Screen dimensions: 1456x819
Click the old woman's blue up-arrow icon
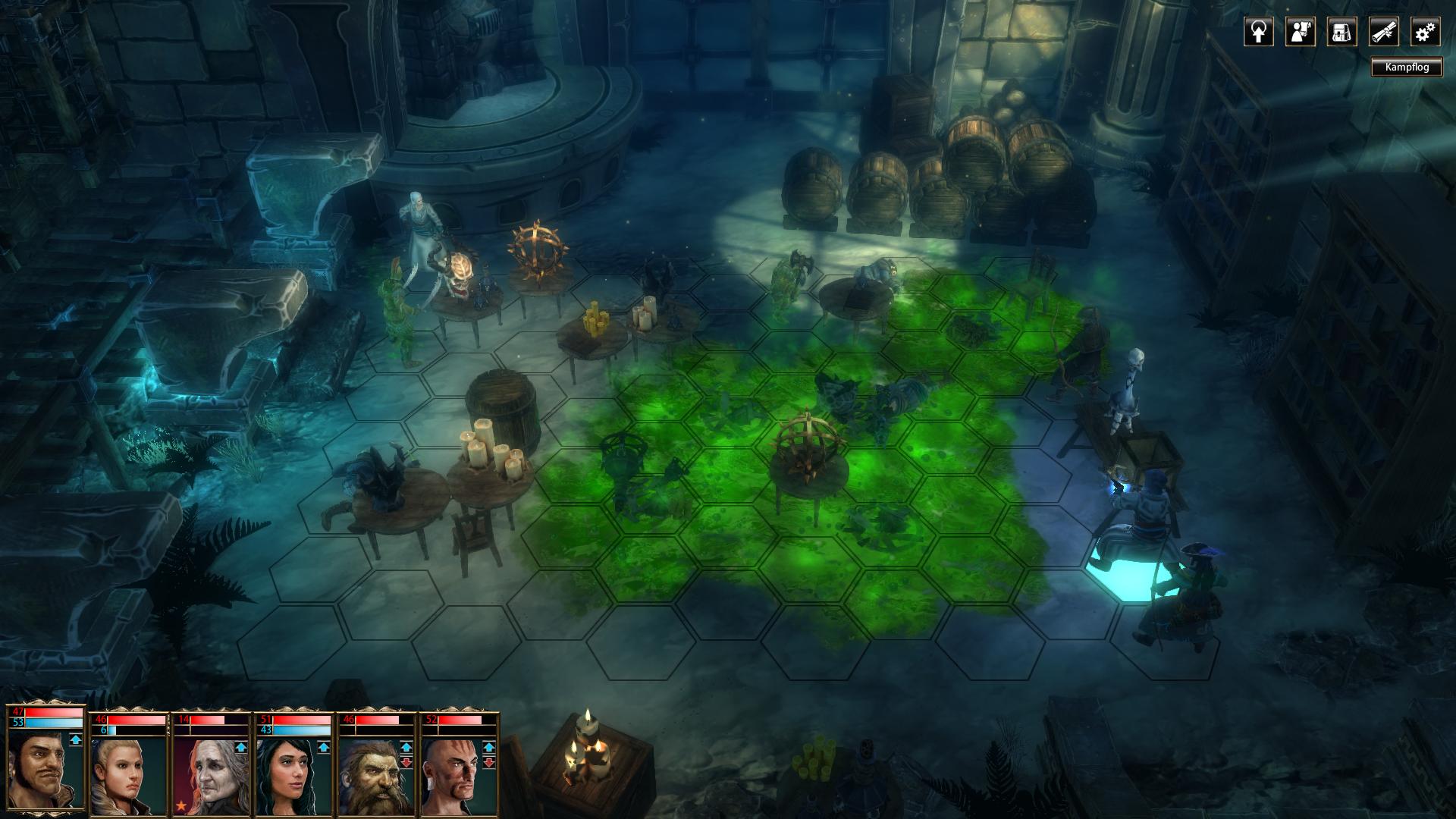pos(241,748)
